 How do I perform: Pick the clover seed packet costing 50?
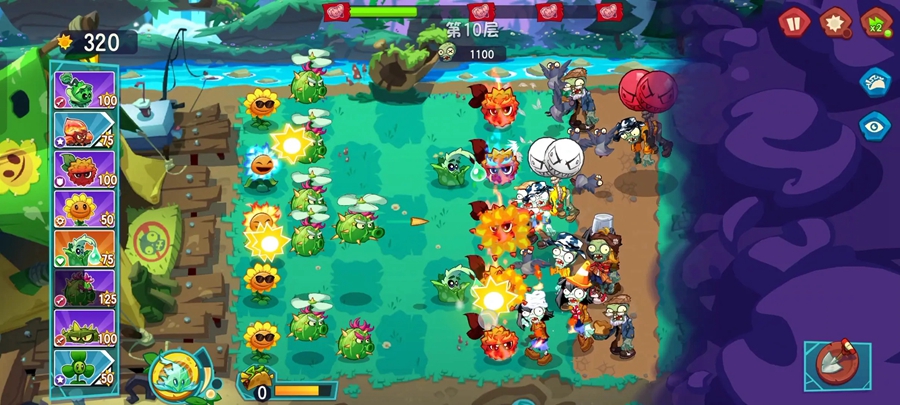tap(86, 366)
